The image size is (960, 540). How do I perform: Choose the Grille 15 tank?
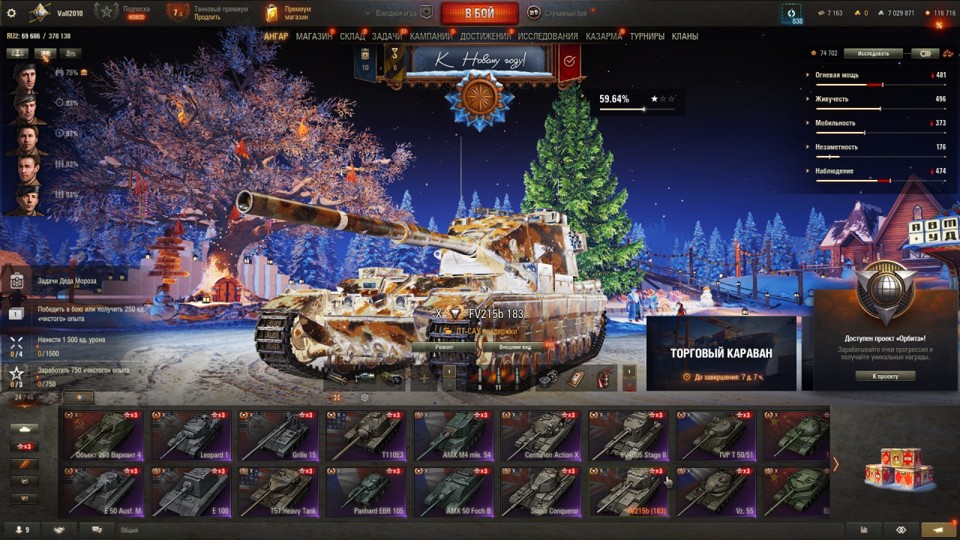coord(277,435)
